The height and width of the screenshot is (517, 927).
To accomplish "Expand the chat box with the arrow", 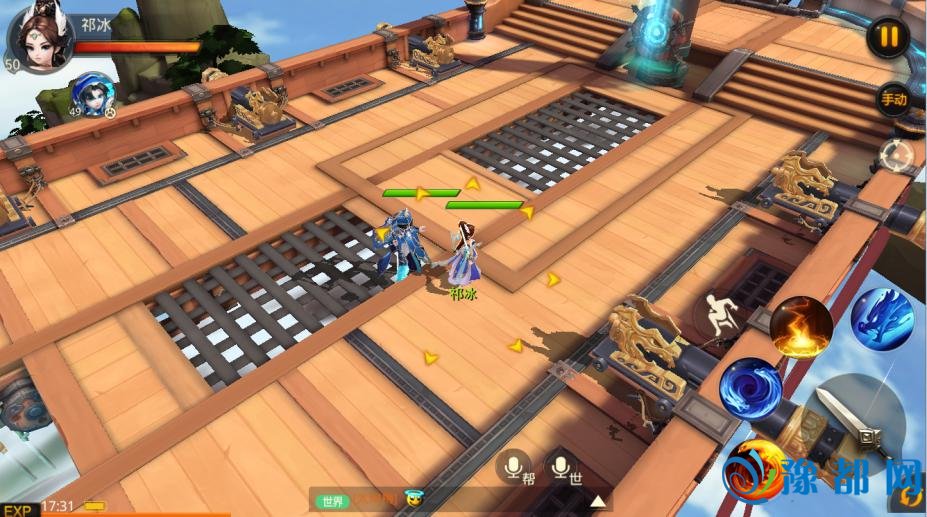I will (598, 501).
